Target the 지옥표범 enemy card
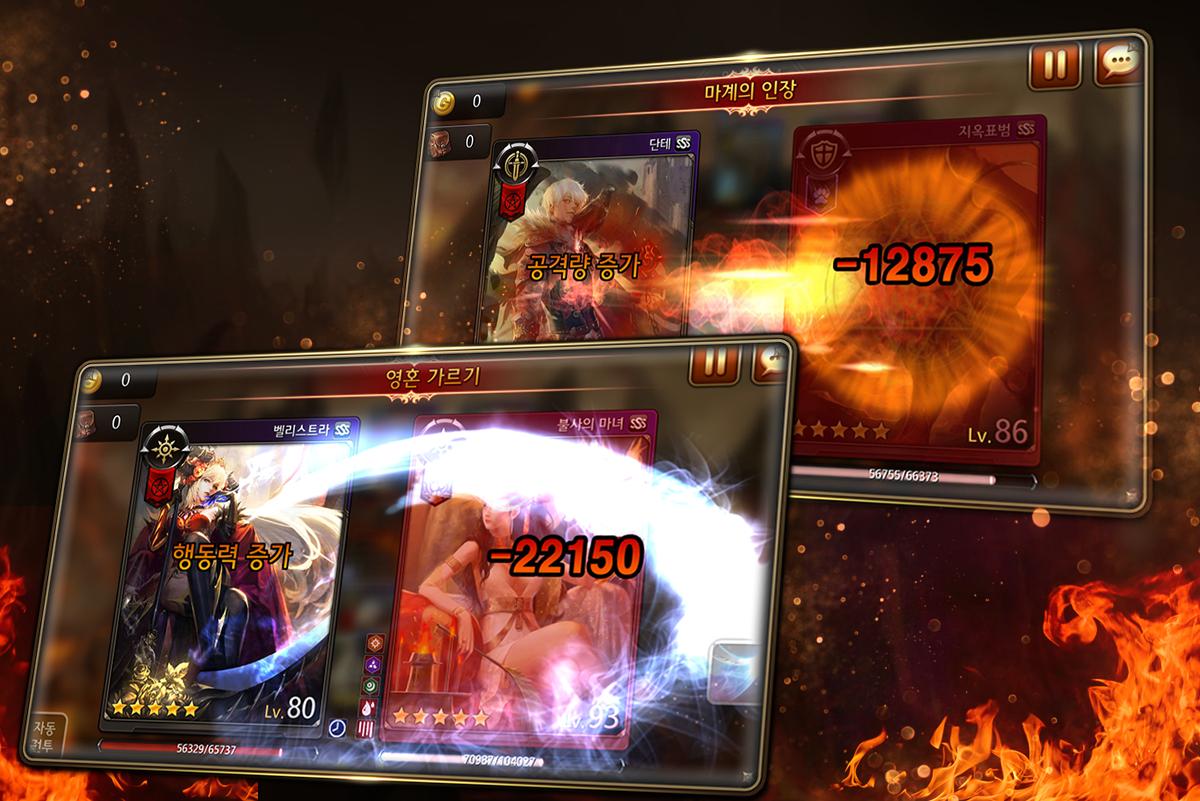Viewport: 1200px width, 801px height. click(x=917, y=290)
